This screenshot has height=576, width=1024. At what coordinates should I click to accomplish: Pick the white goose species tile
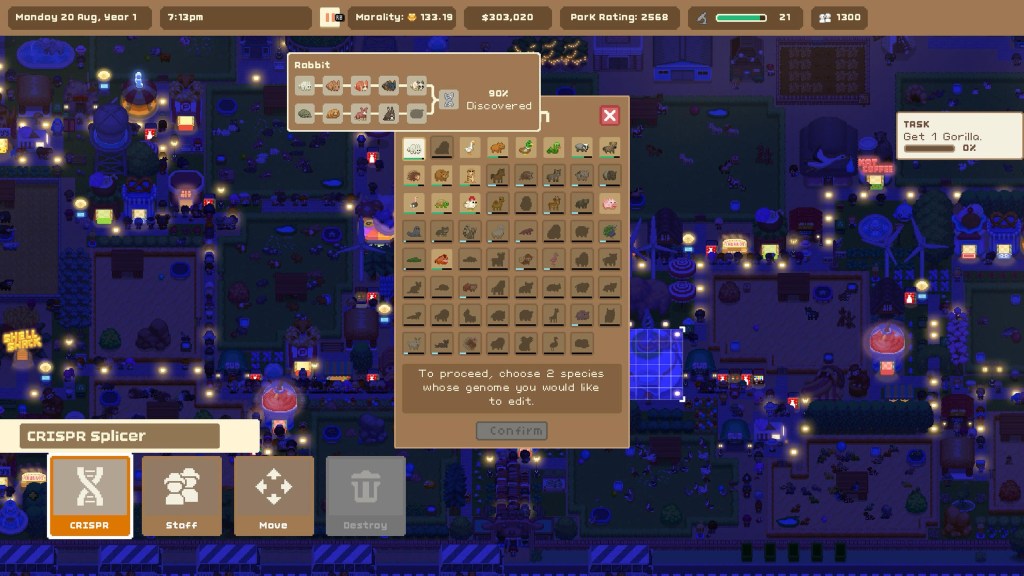[x=470, y=148]
